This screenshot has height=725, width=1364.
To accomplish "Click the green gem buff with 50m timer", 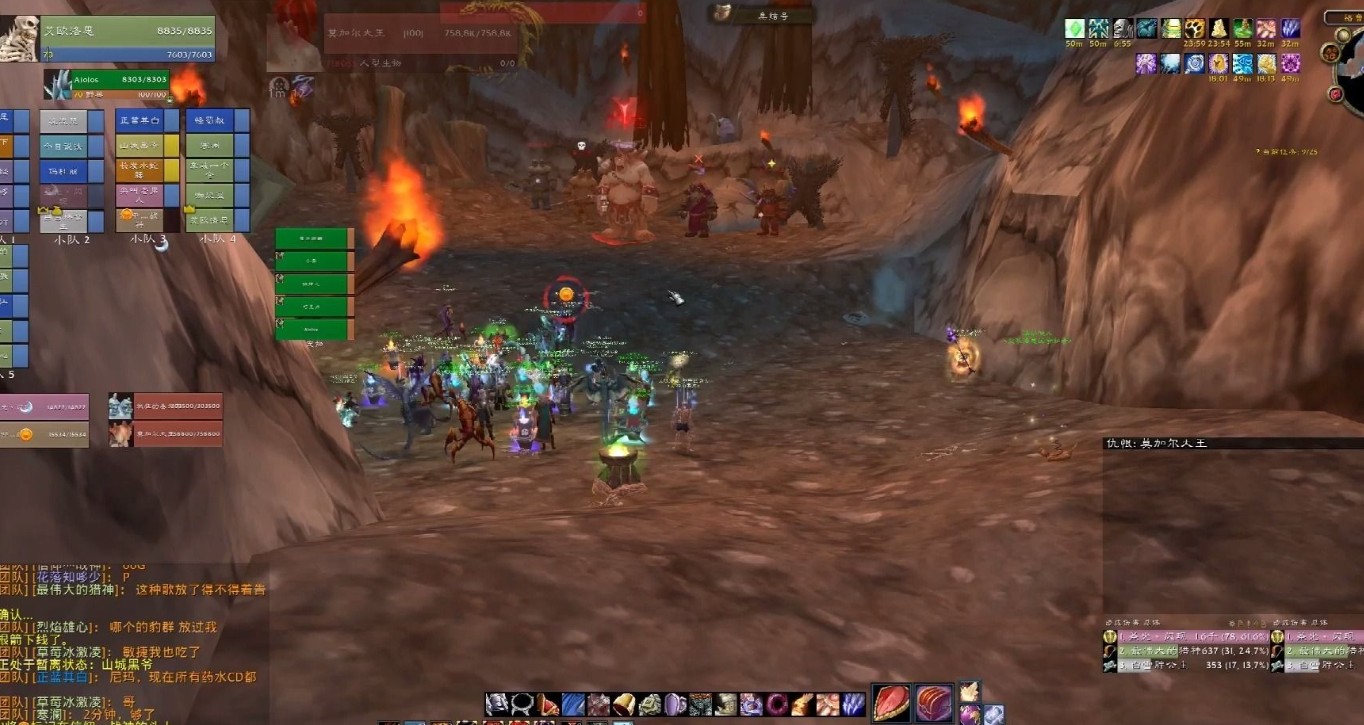I will click(x=1075, y=28).
